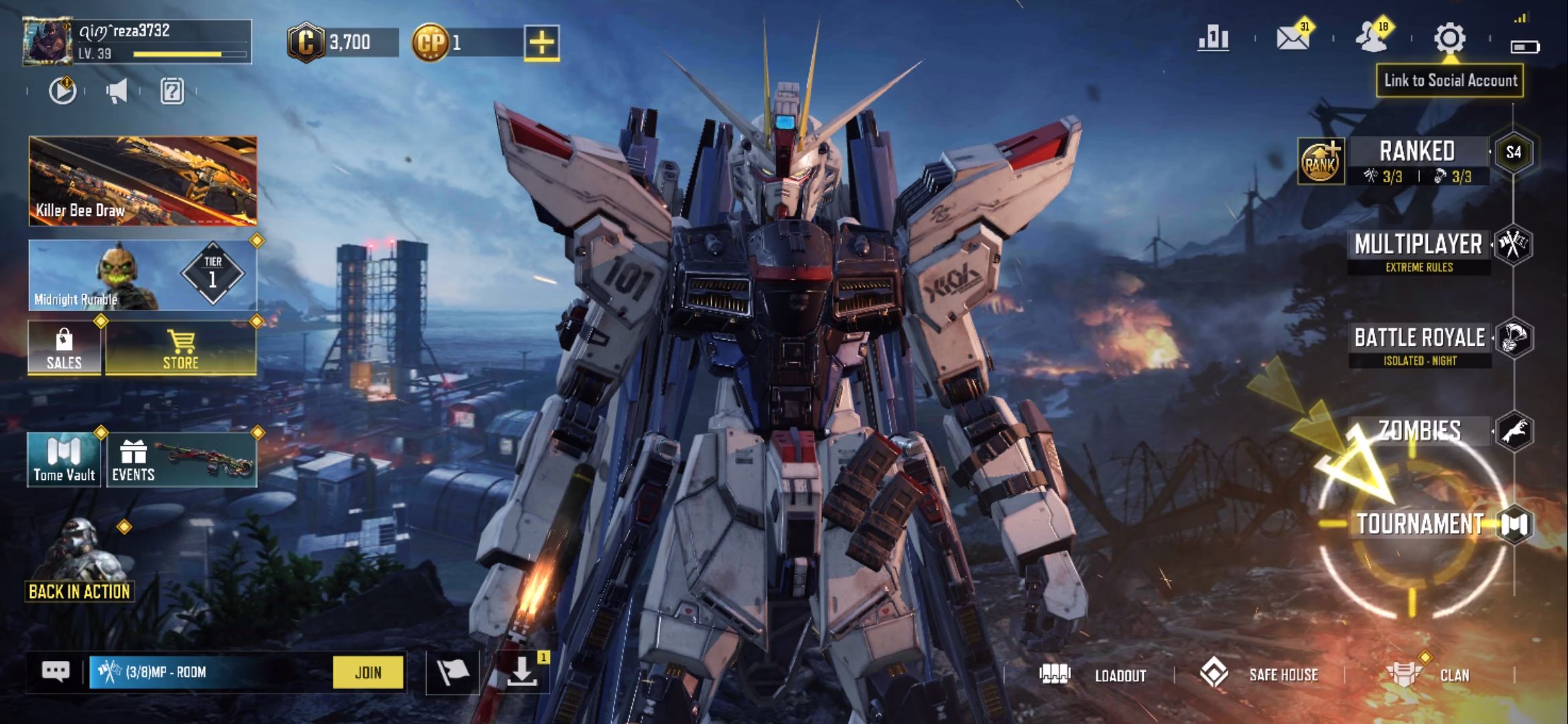The height and width of the screenshot is (724, 1568).
Task: Open the Events panel
Action: click(181, 460)
